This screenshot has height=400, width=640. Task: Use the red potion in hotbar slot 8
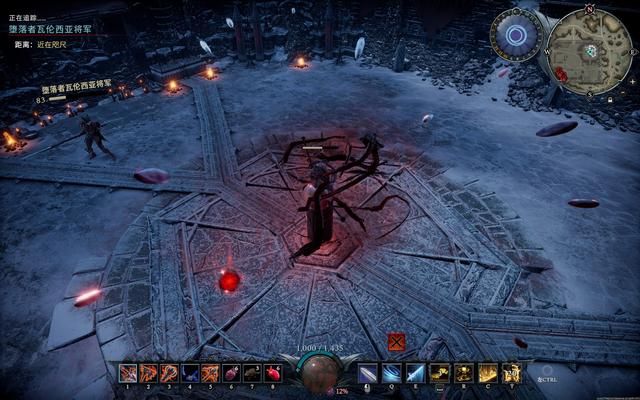pos(272,373)
